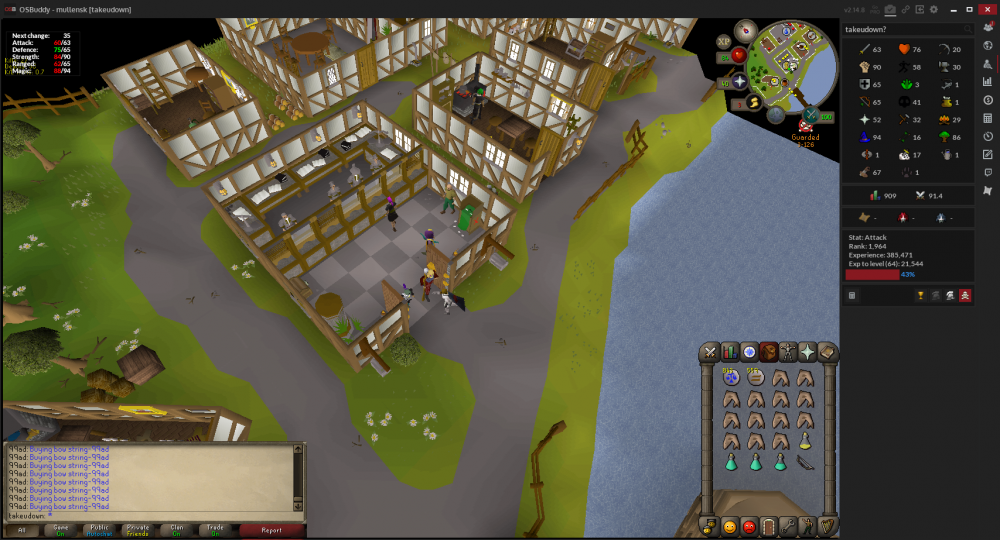Open the Magic spellbook tab
This screenshot has height=540, width=1000.
tap(827, 352)
